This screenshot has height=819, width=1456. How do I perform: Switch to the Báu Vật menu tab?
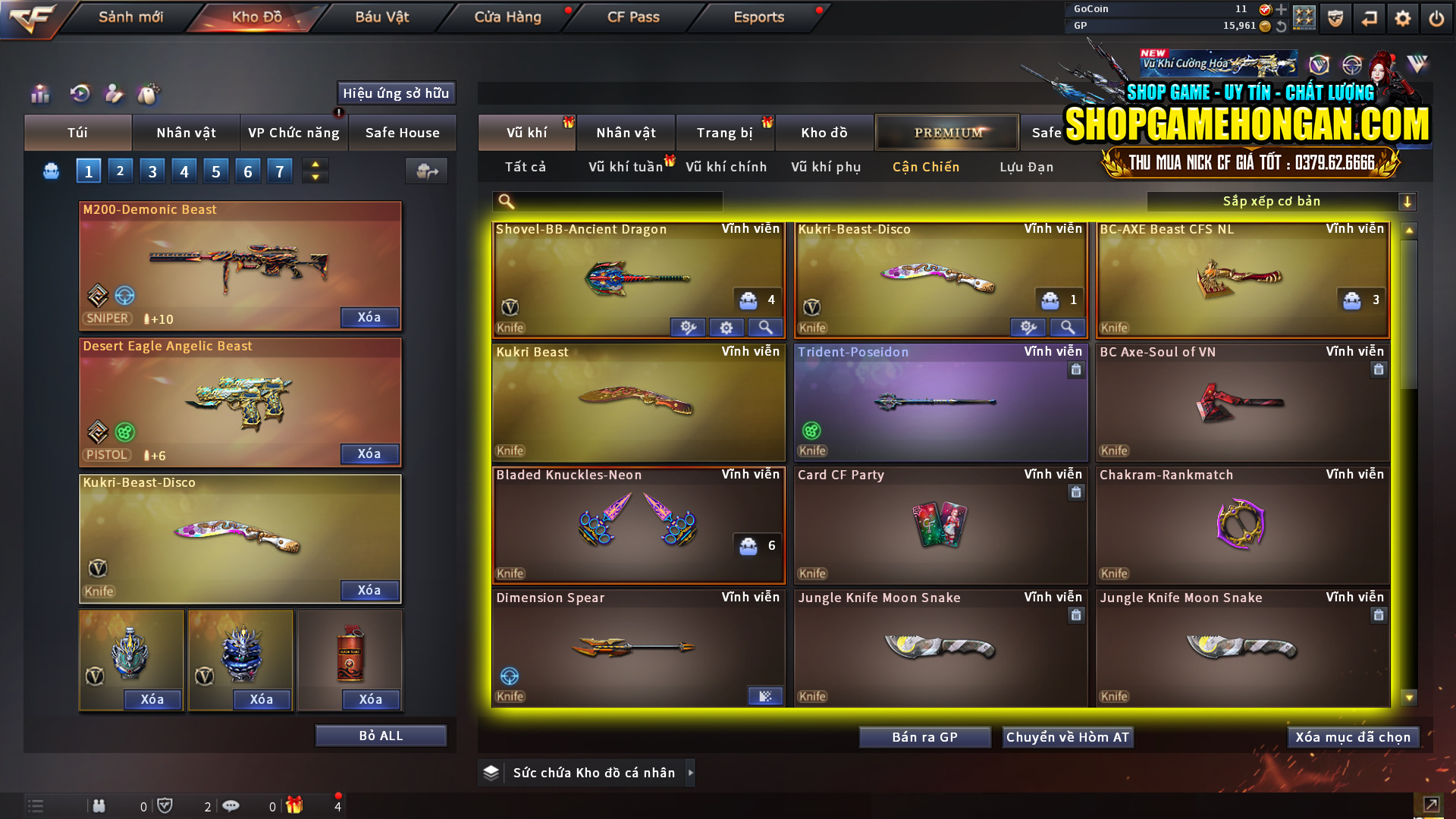click(381, 17)
